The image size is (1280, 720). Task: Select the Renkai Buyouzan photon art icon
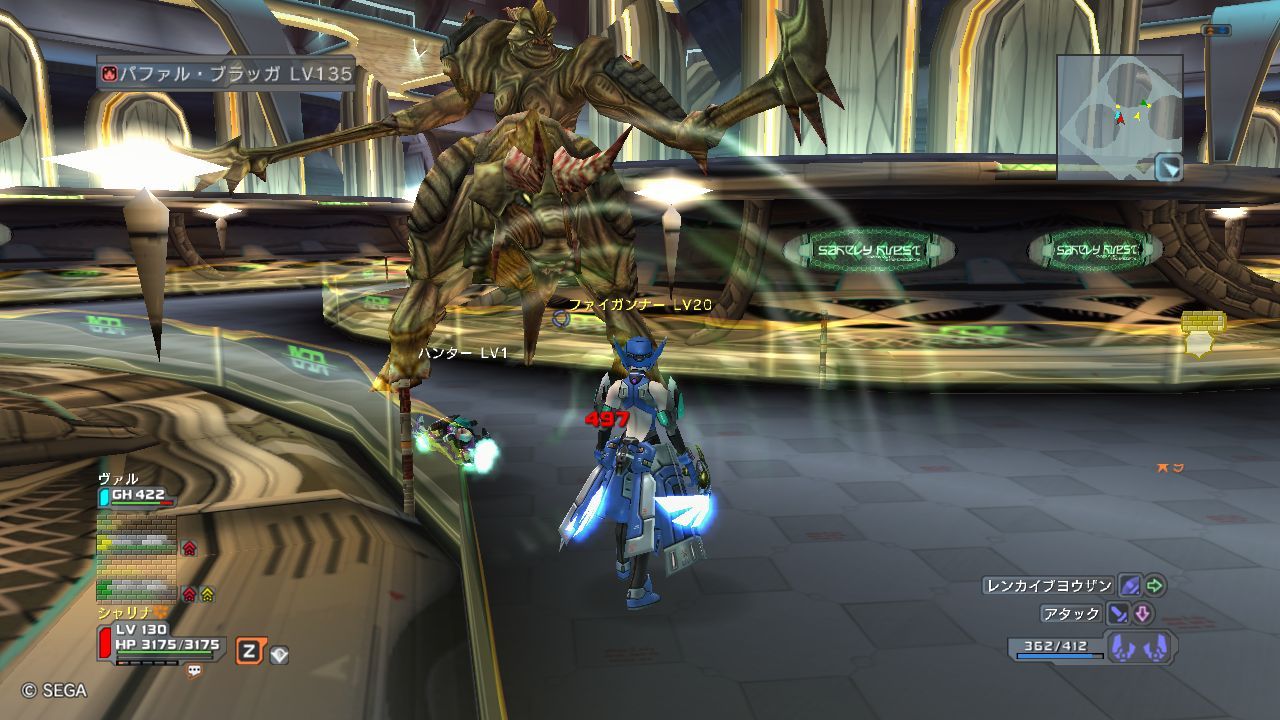[1130, 586]
